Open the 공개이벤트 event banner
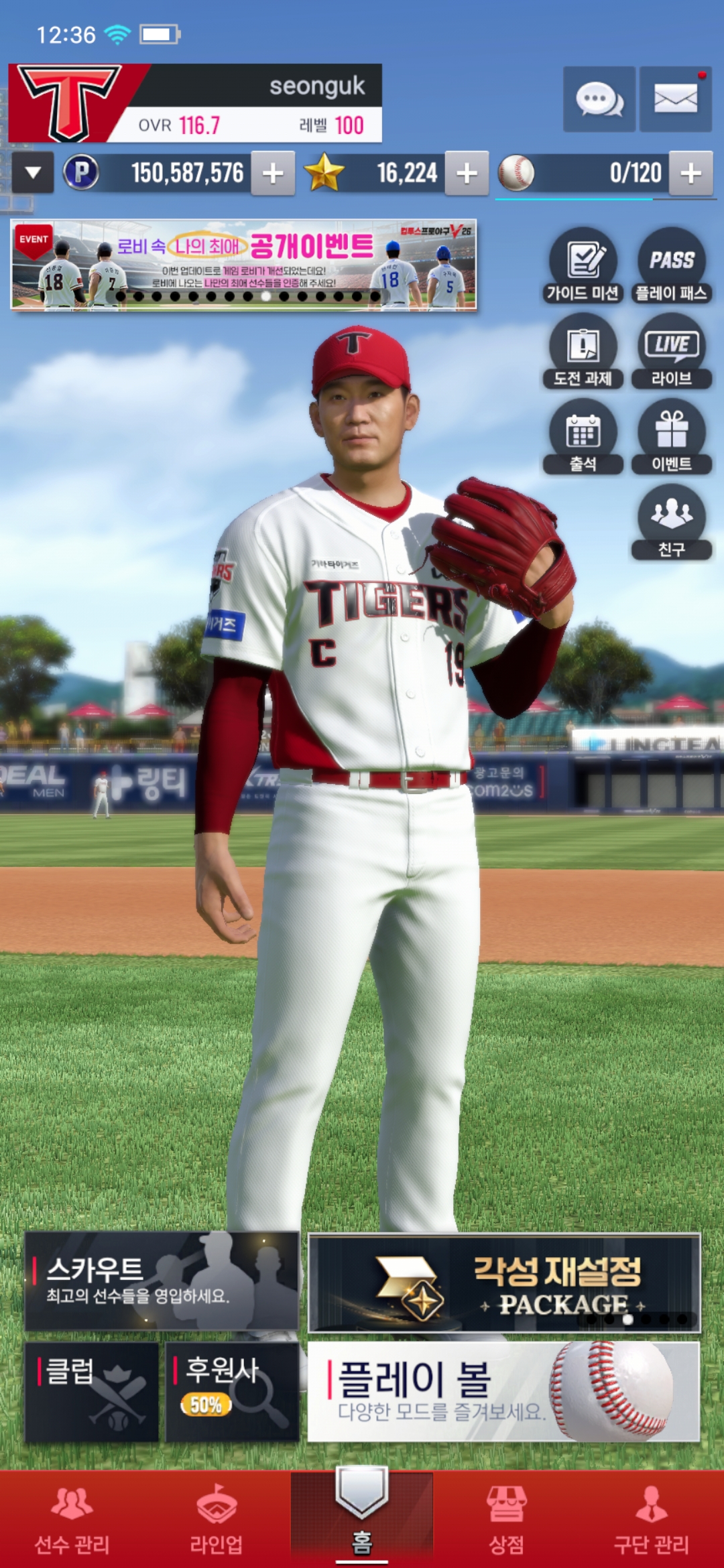Image resolution: width=724 pixels, height=1568 pixels. point(243,265)
